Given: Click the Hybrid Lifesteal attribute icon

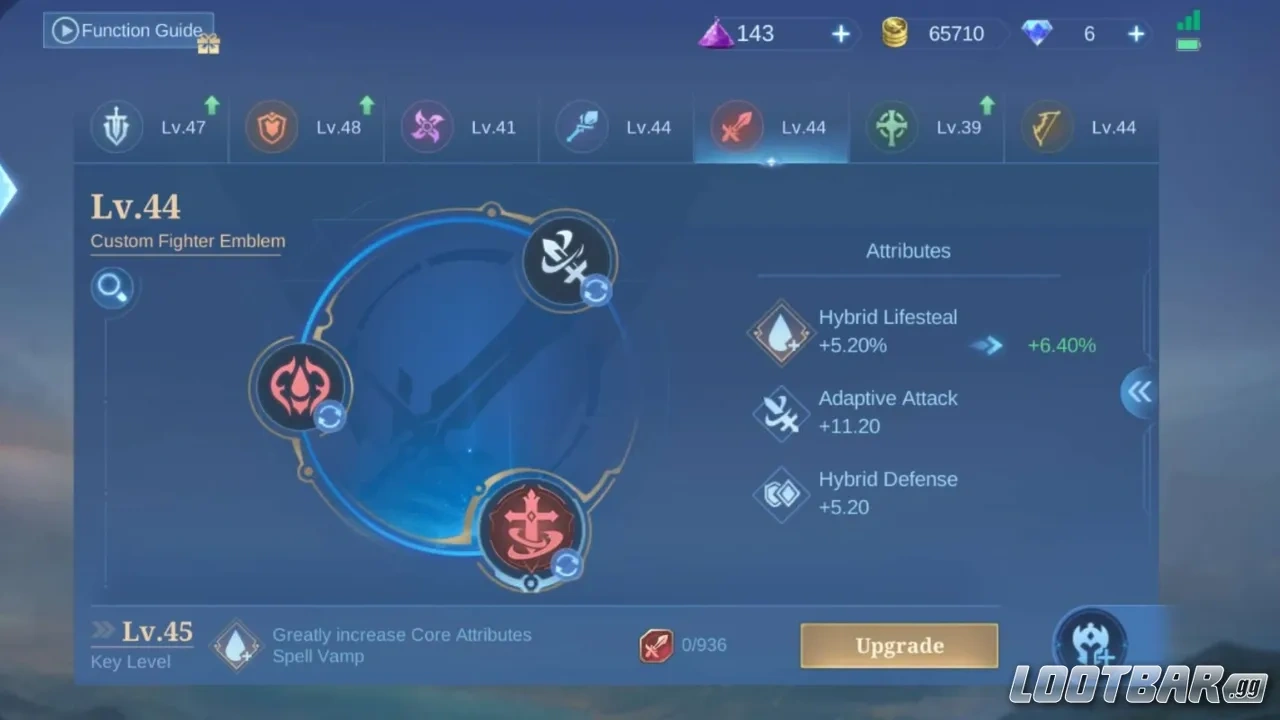Looking at the screenshot, I should tap(781, 331).
